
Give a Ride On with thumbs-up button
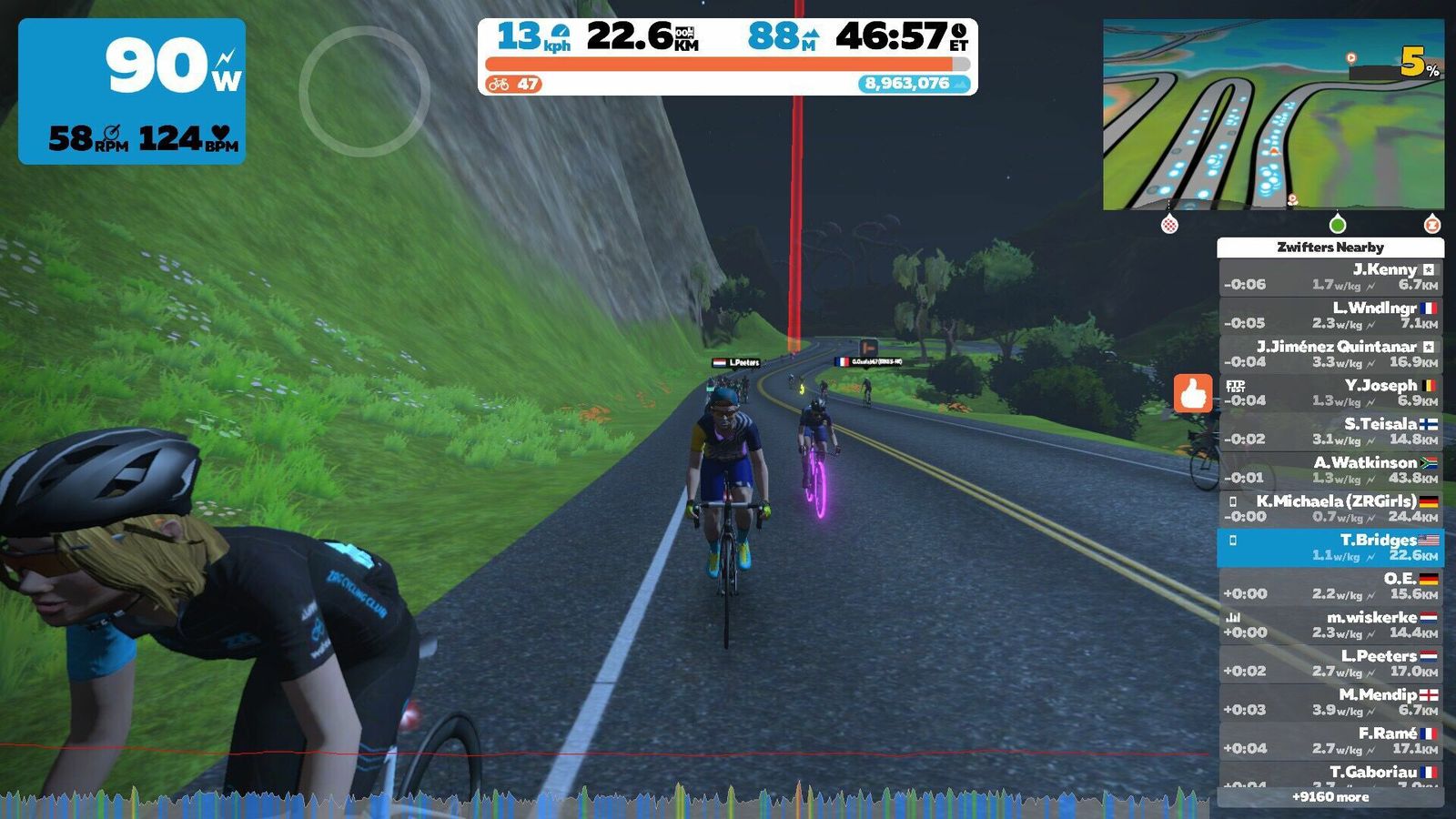pos(1192,394)
